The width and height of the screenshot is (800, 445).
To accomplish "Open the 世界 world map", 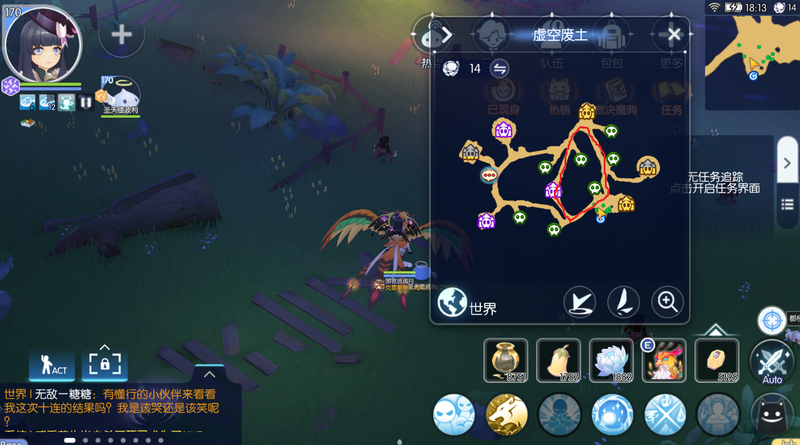I will pyautogui.click(x=468, y=304).
